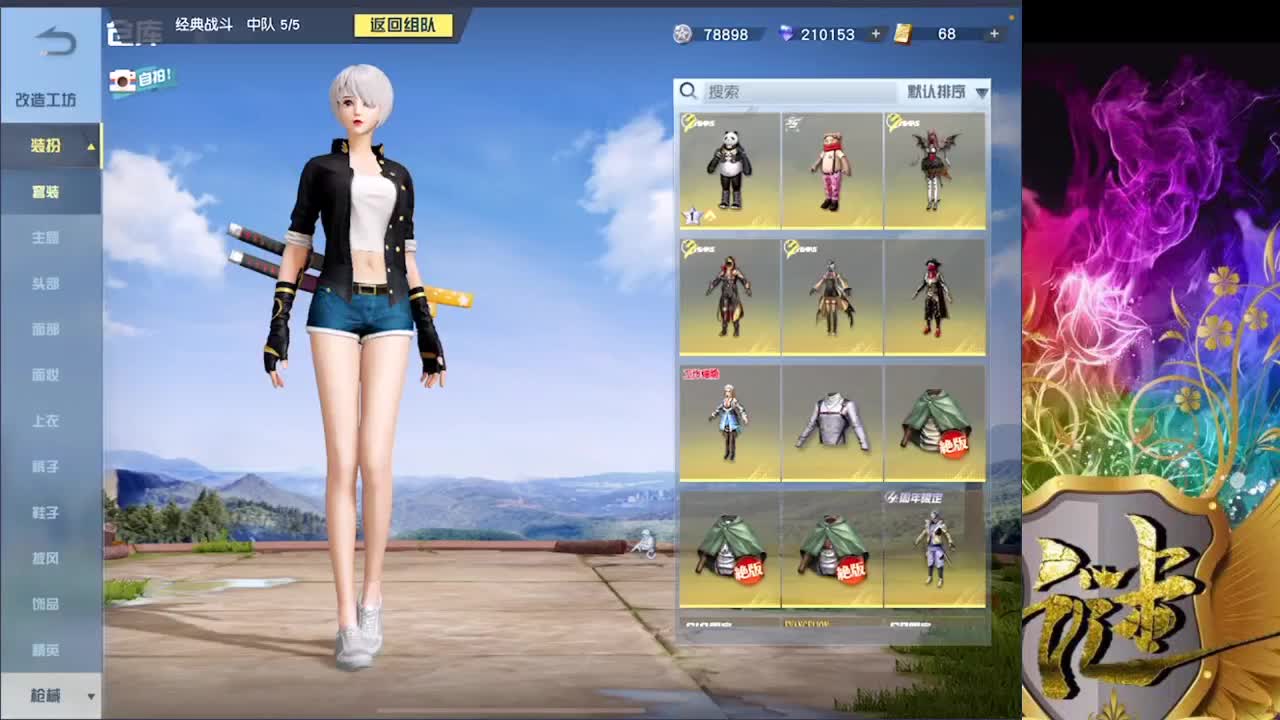Viewport: 1280px width, 720px height.
Task: Click the plus button next to diamonds
Action: pos(877,34)
